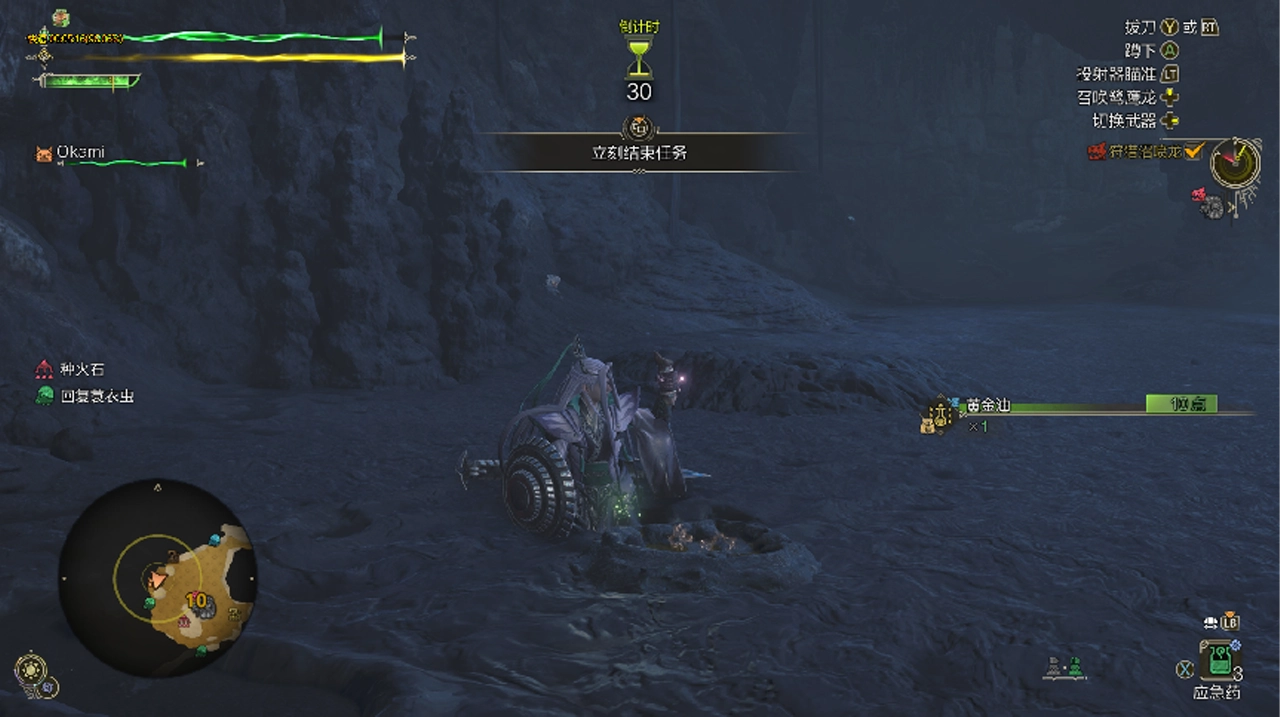Click the Okami buddy cat icon
Viewport: 1280px width, 717px height.
(x=44, y=154)
